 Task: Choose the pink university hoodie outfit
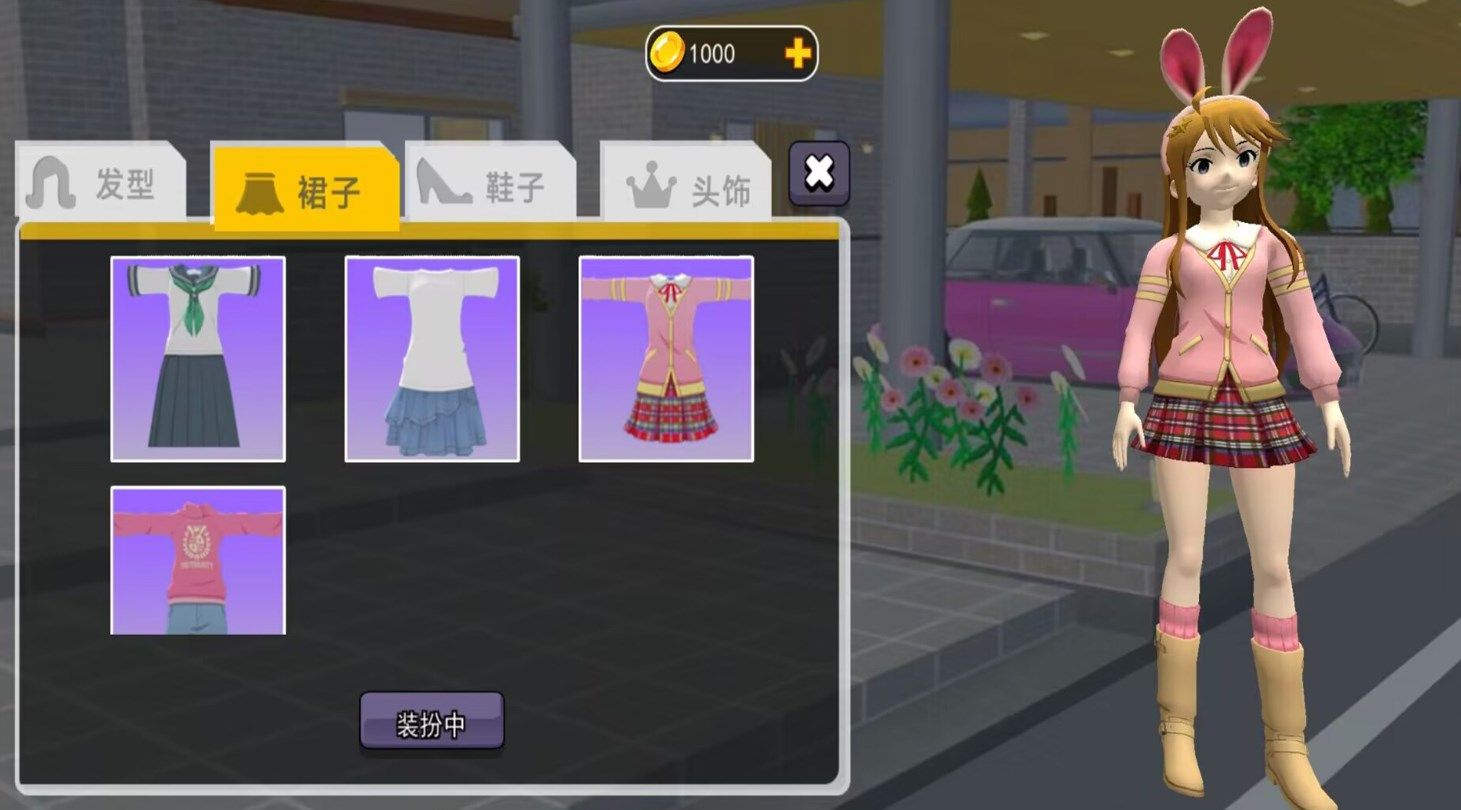pyautogui.click(x=198, y=560)
